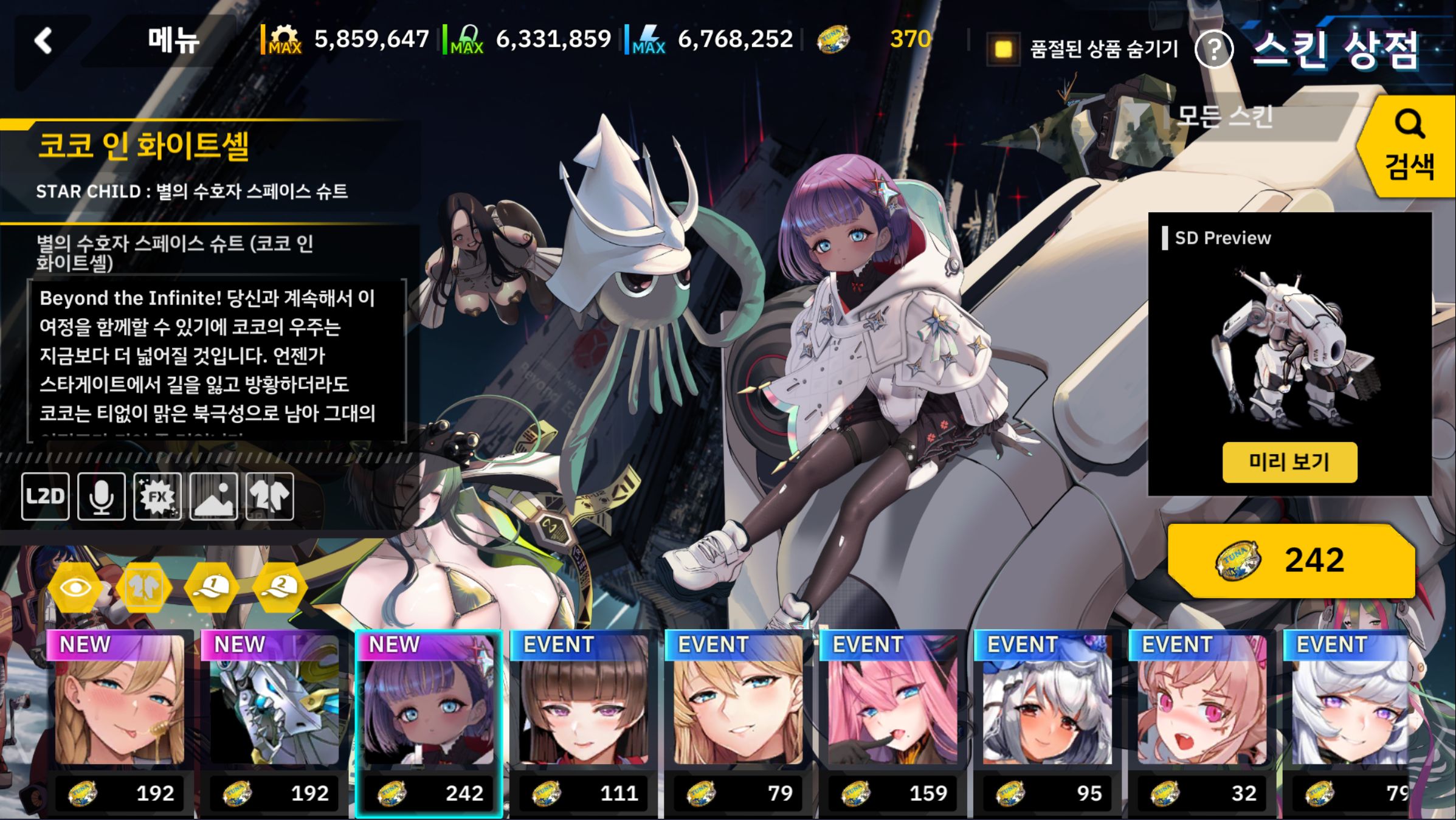Open the 검색 search button
Viewport: 1456px width, 820px height.
pyautogui.click(x=1409, y=146)
